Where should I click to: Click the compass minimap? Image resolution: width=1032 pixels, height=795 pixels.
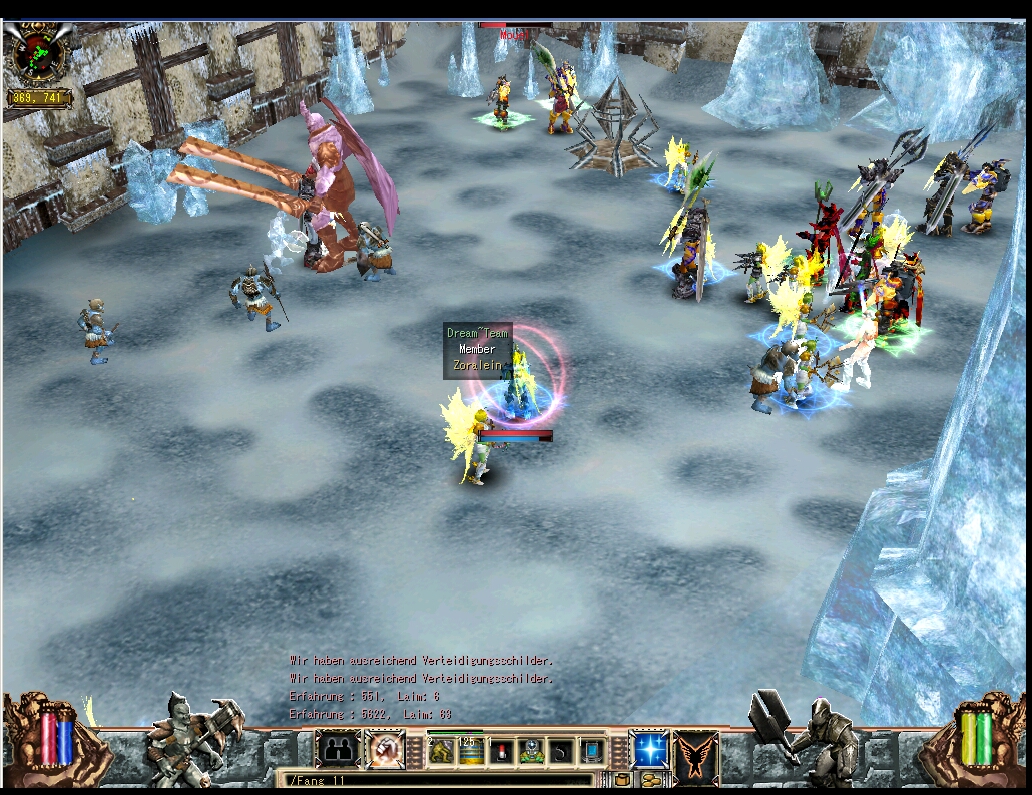(36, 52)
